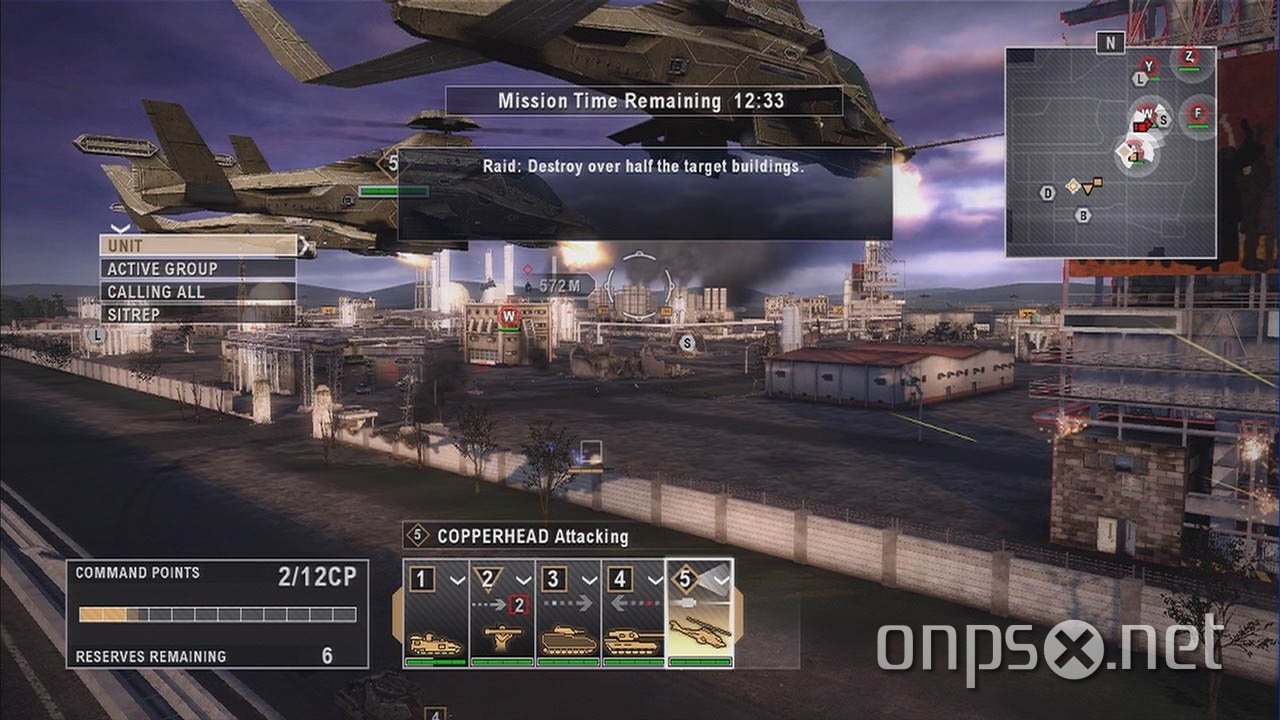This screenshot has width=1280, height=720.
Task: Click the W uplink marker on the minimap
Action: coord(1145,112)
